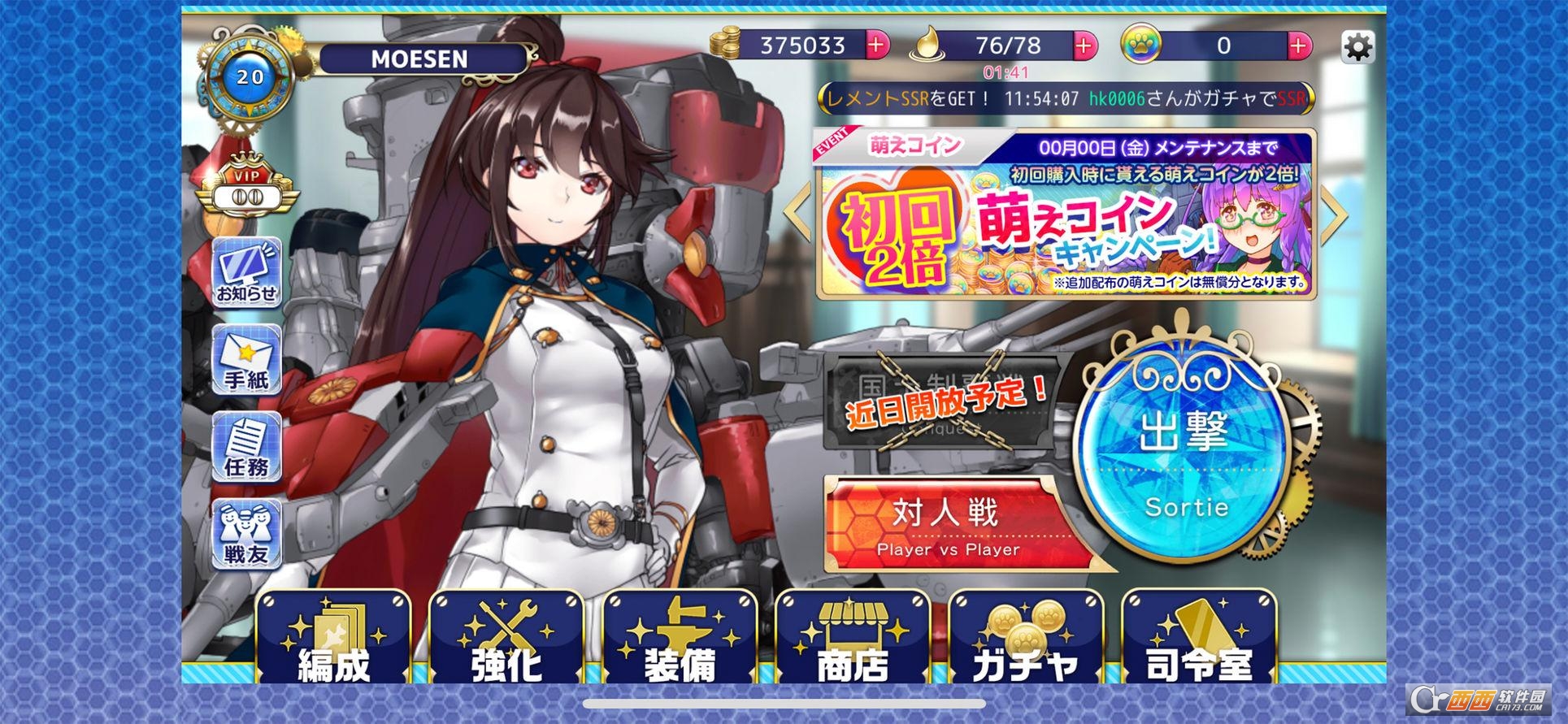Open the お知らせ news panel

point(247,272)
